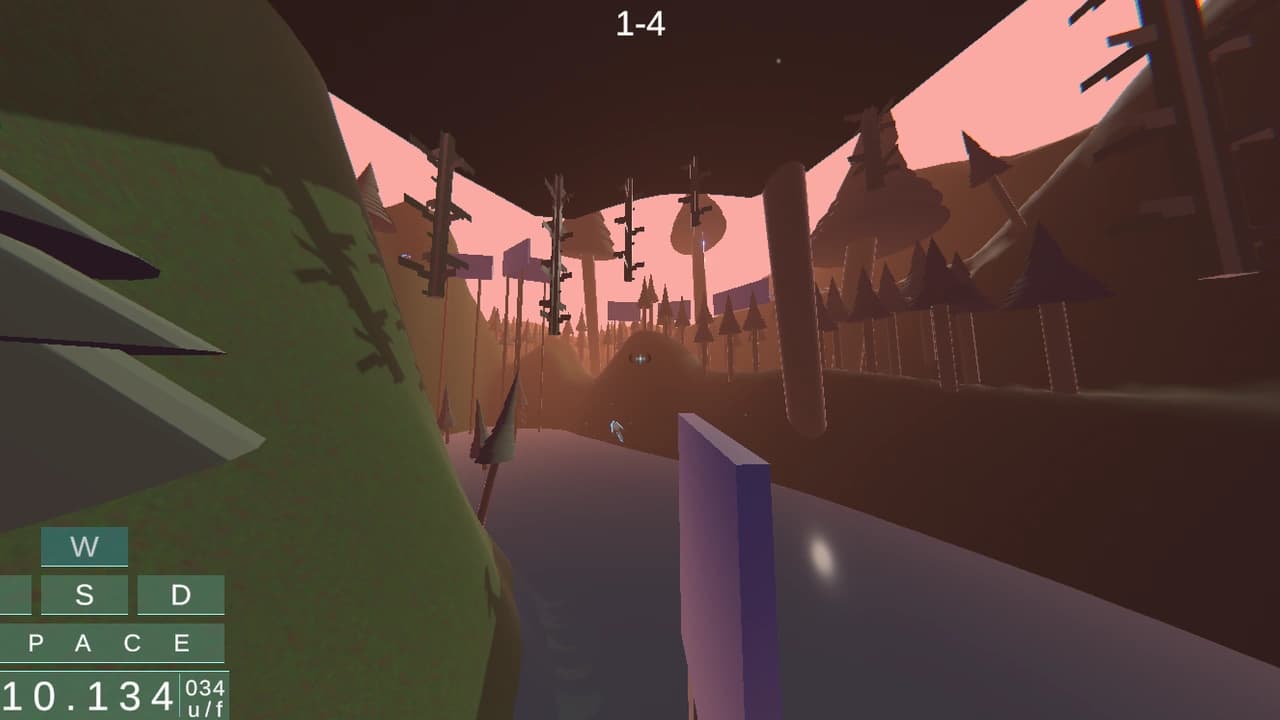Click the 10.134 speed counter
Screen dimensions: 1280x720
[90, 691]
